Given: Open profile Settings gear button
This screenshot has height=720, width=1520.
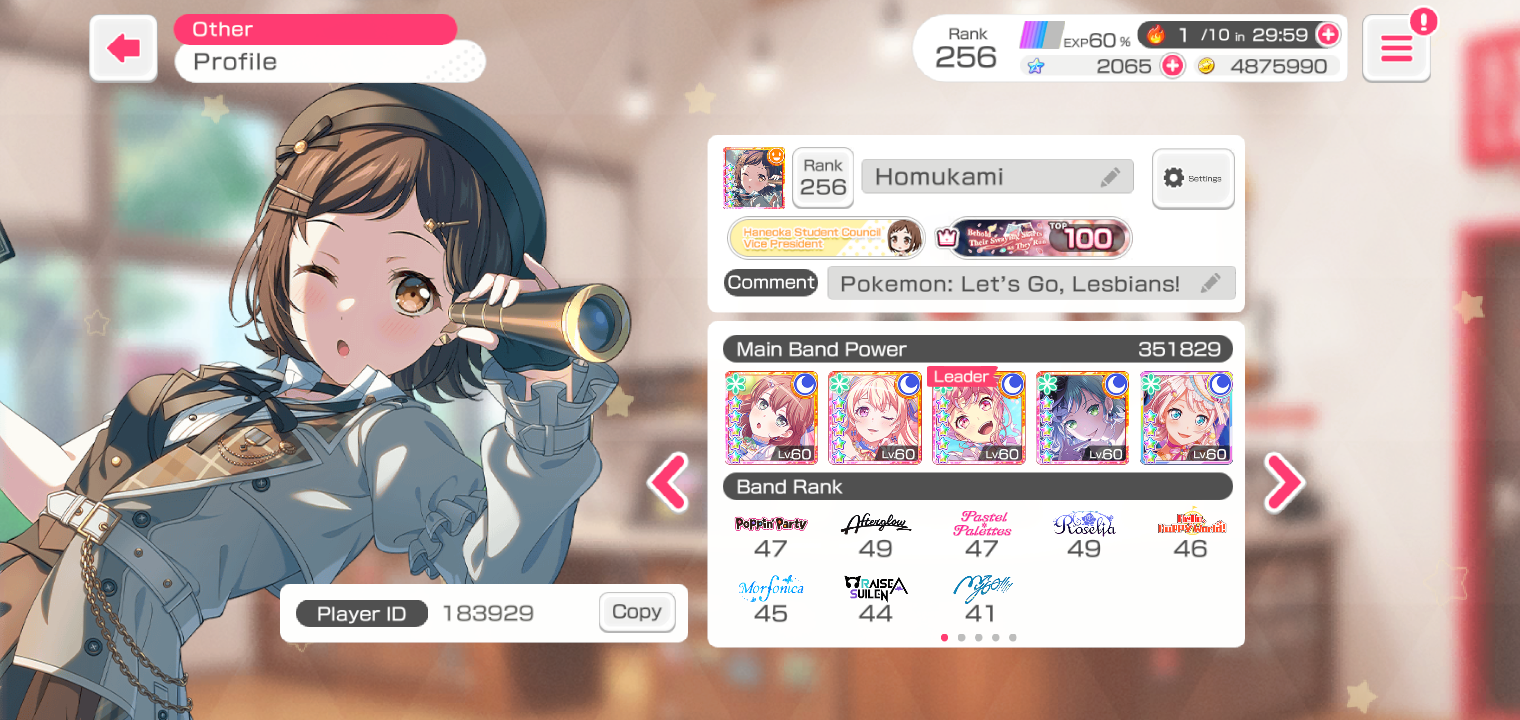Looking at the screenshot, I should (1193, 178).
